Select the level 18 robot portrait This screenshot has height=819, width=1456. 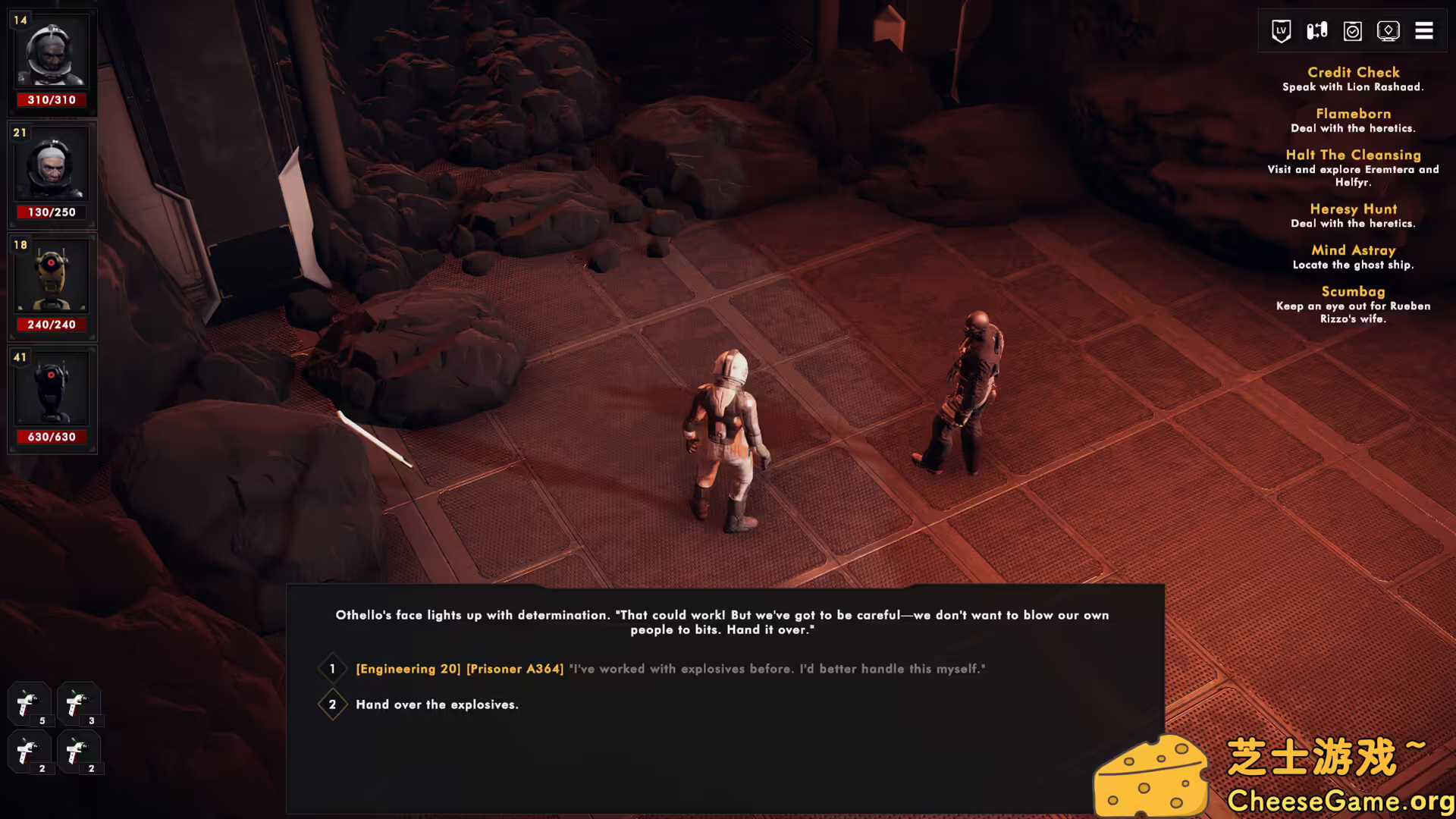pyautogui.click(x=52, y=275)
